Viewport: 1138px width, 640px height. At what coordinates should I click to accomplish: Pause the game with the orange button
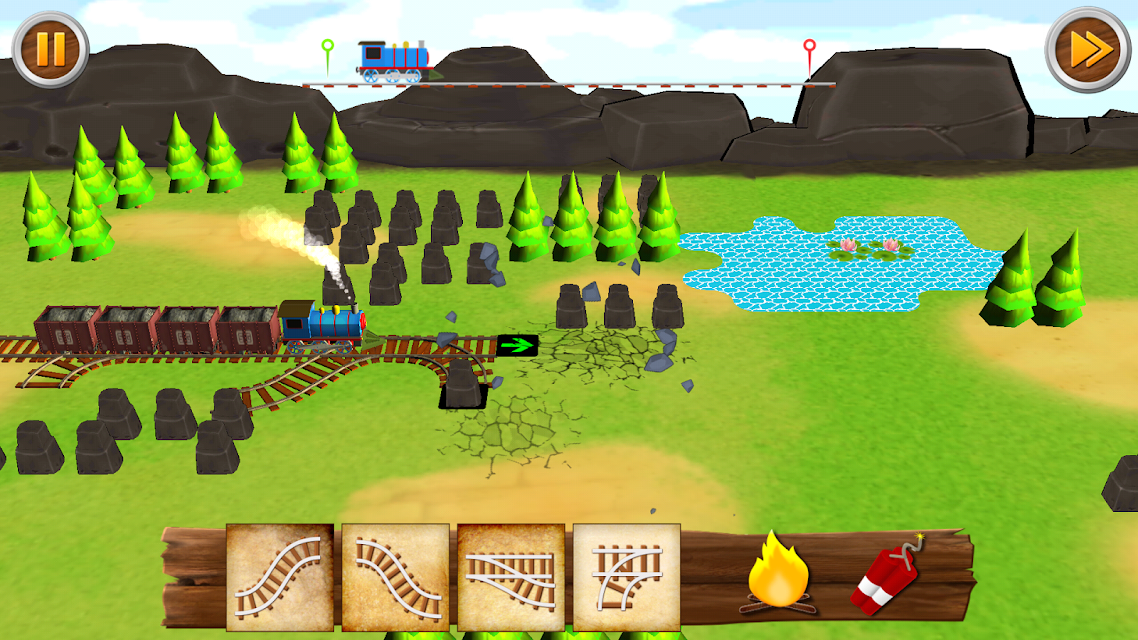pyautogui.click(x=50, y=49)
